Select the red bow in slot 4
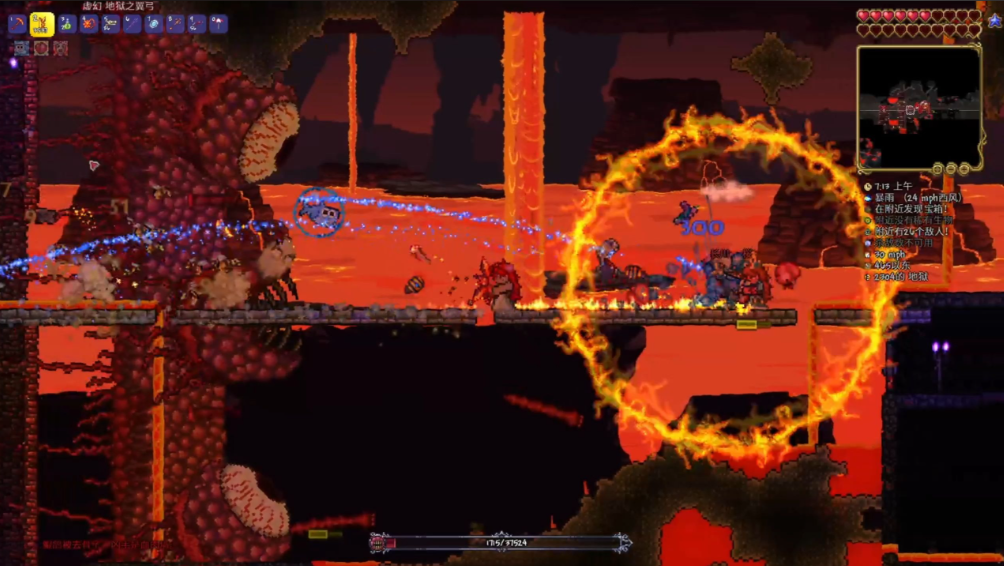This screenshot has height=566, width=1004. click(89, 24)
